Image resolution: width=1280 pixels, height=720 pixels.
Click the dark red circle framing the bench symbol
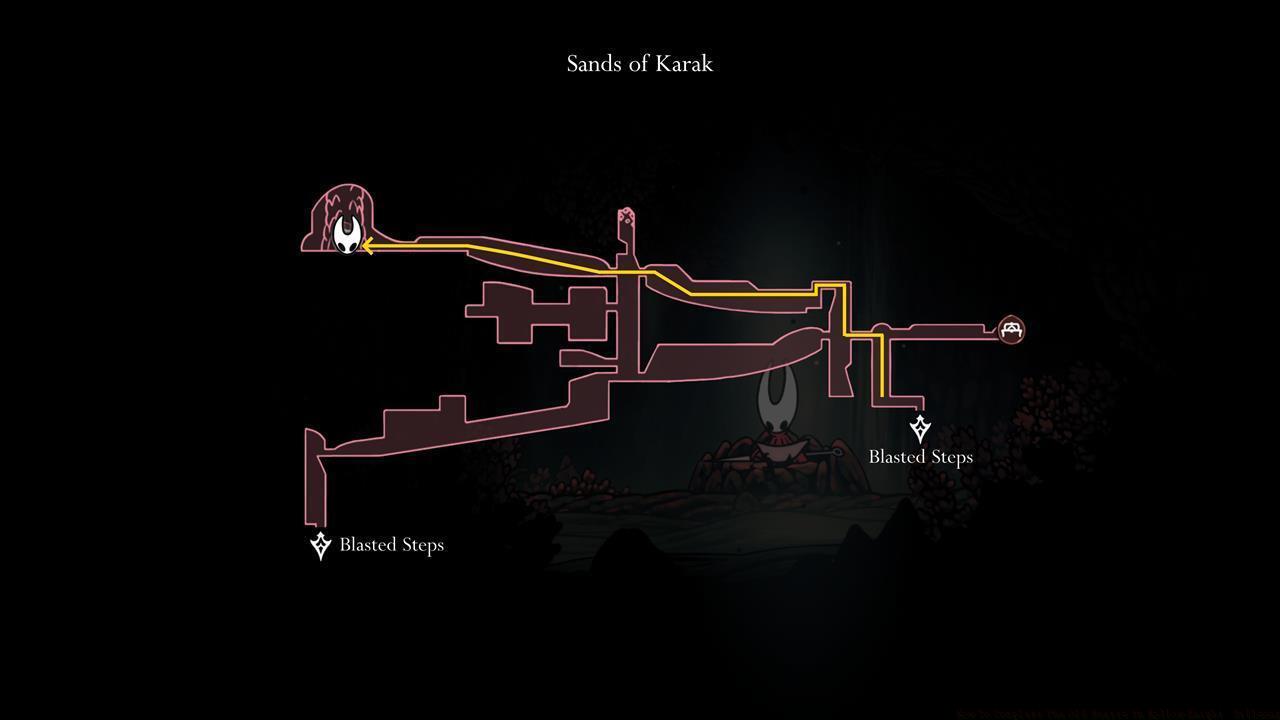click(1011, 329)
